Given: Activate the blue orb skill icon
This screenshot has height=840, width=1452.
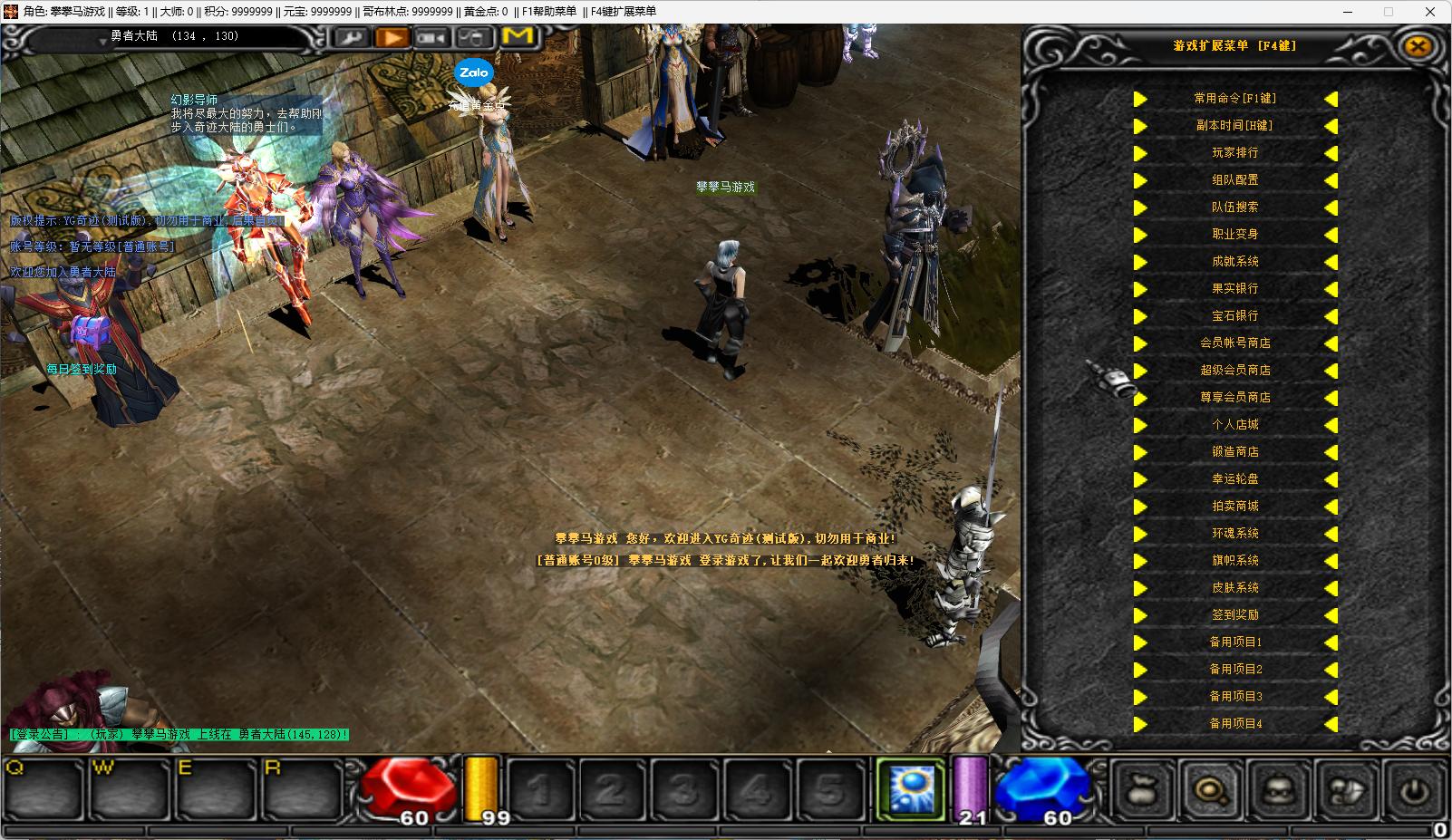Looking at the screenshot, I should (910, 787).
